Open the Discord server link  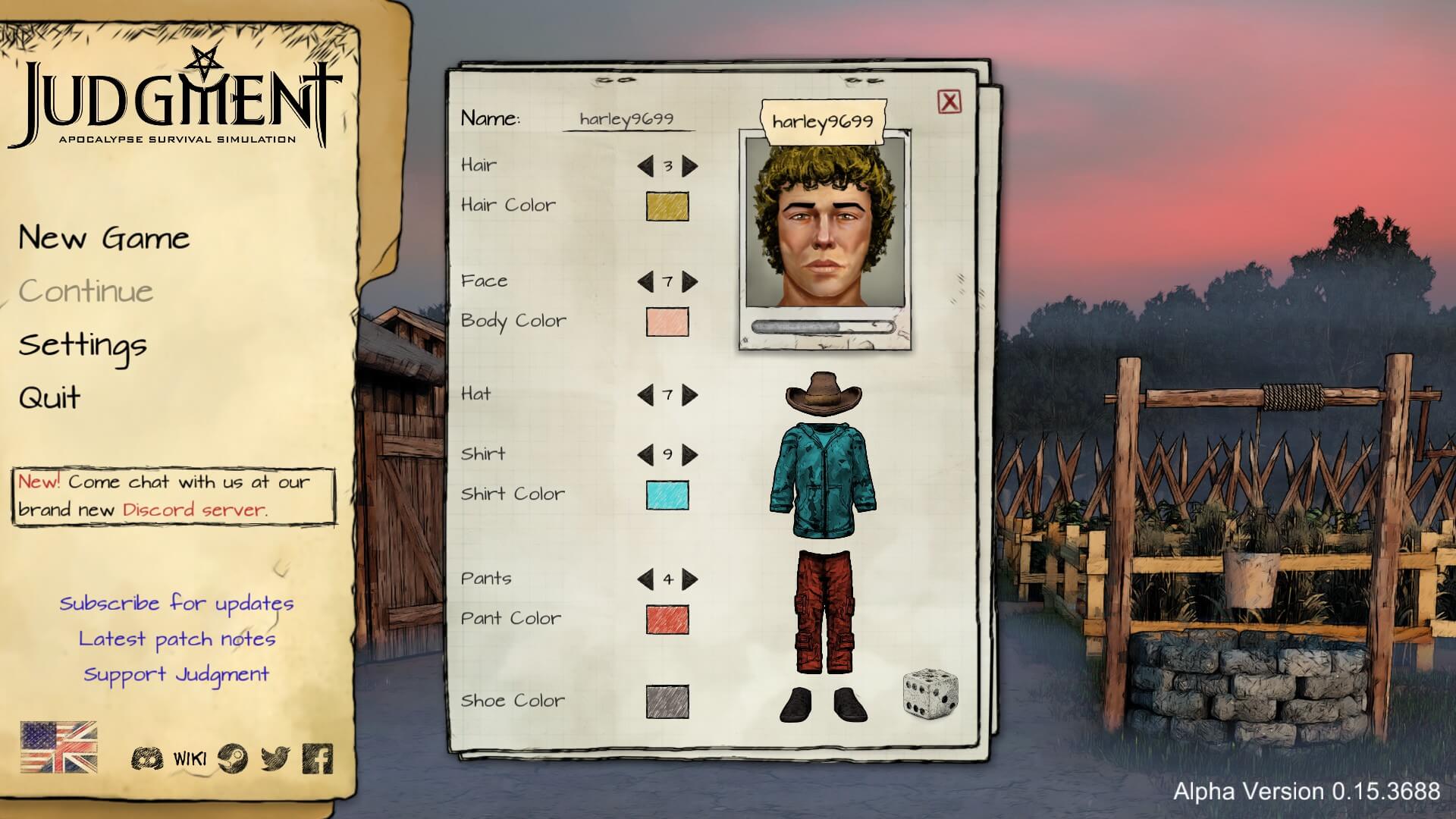(x=194, y=510)
